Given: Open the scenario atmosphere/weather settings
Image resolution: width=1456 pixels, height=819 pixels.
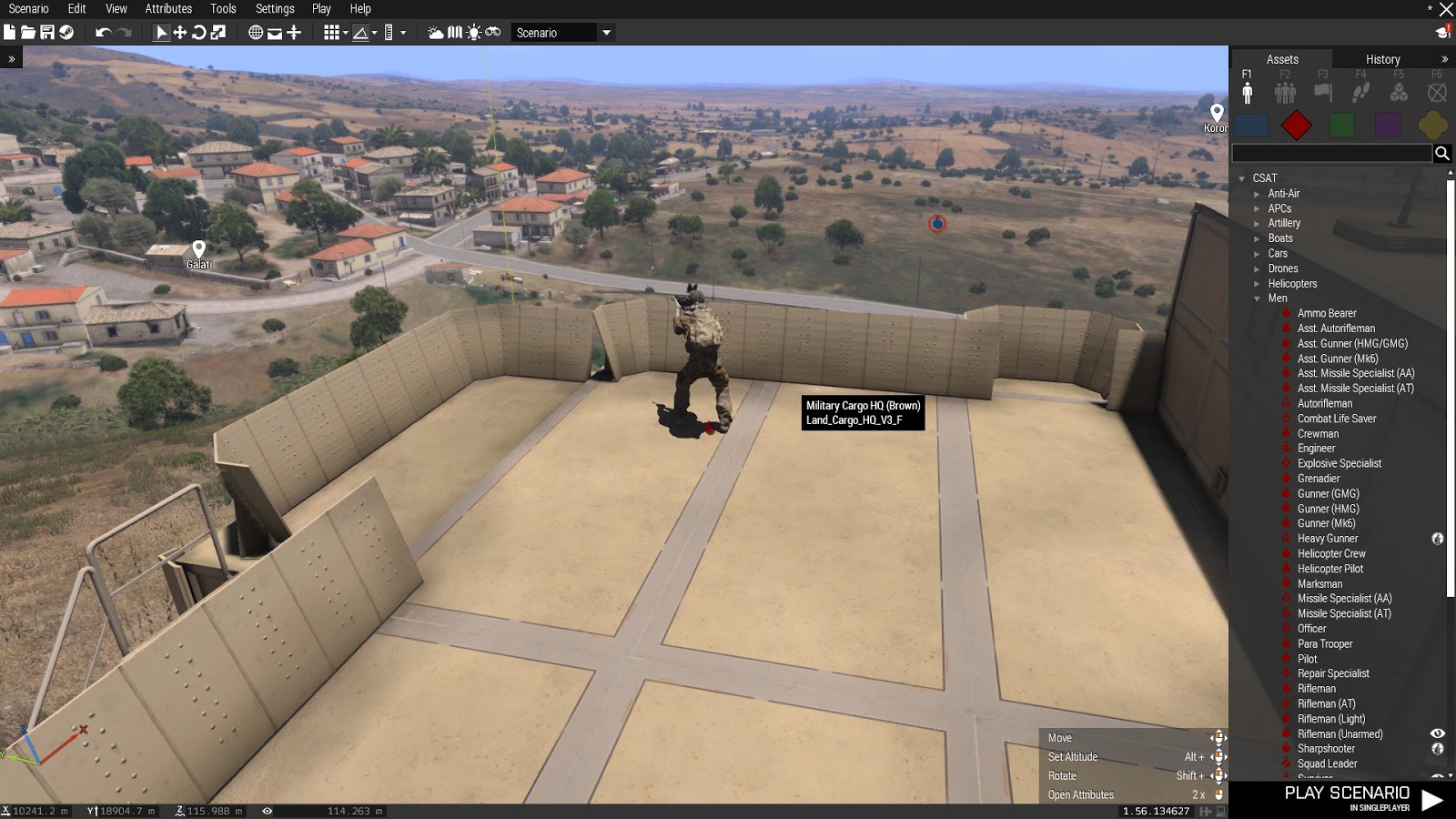Looking at the screenshot, I should click(x=435, y=32).
